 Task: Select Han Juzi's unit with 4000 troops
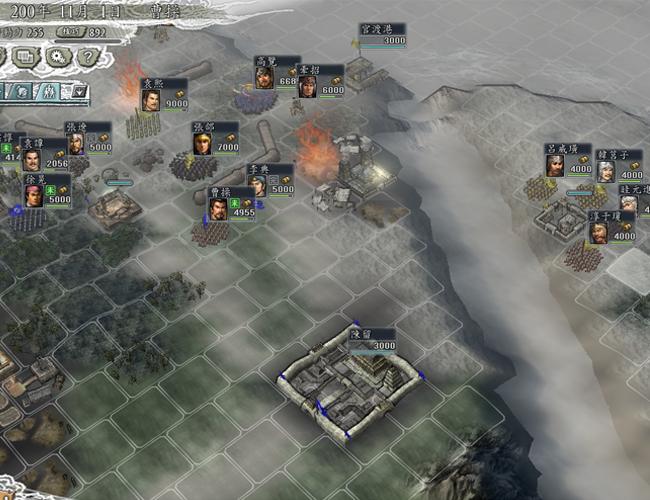[x=605, y=170]
